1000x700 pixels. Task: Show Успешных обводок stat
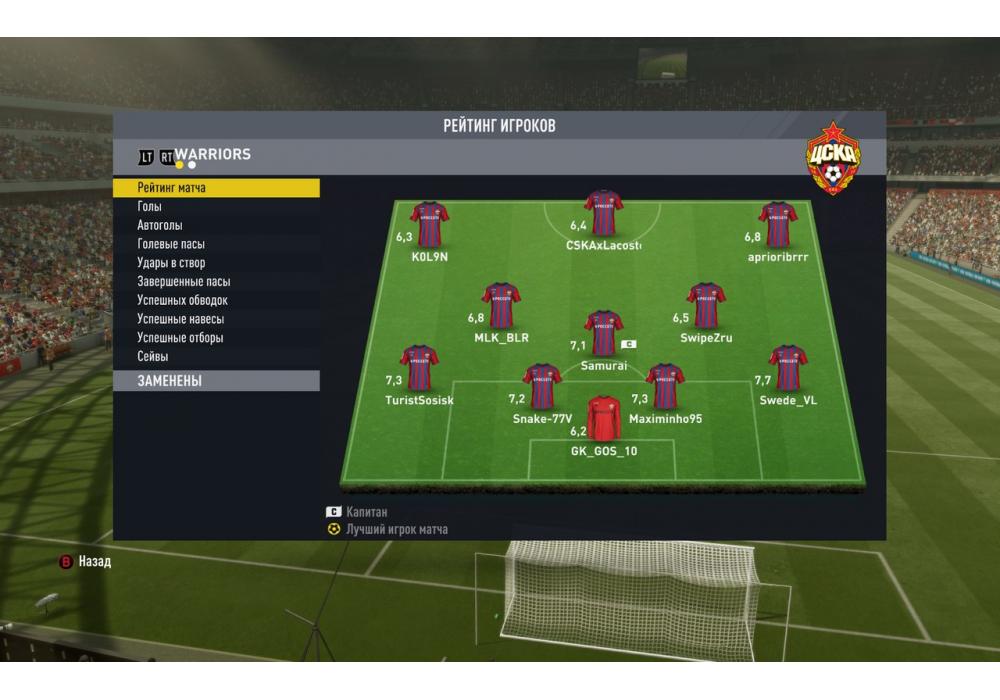coord(216,300)
